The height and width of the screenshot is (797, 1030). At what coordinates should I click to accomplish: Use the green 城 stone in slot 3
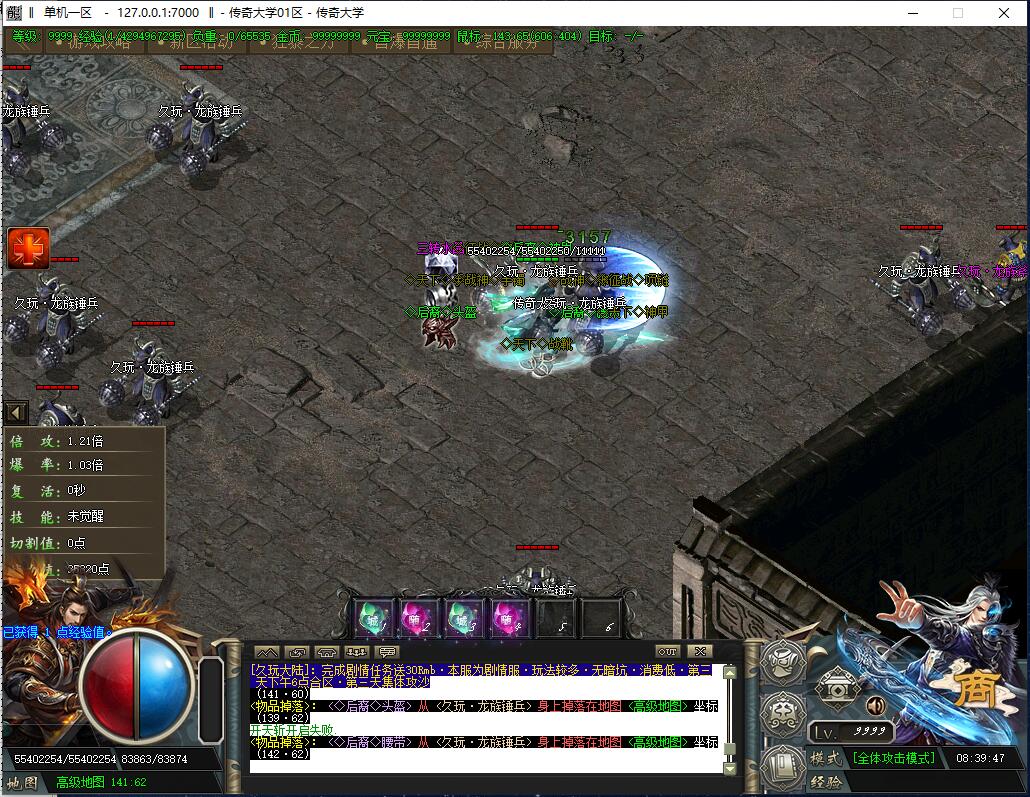464,618
